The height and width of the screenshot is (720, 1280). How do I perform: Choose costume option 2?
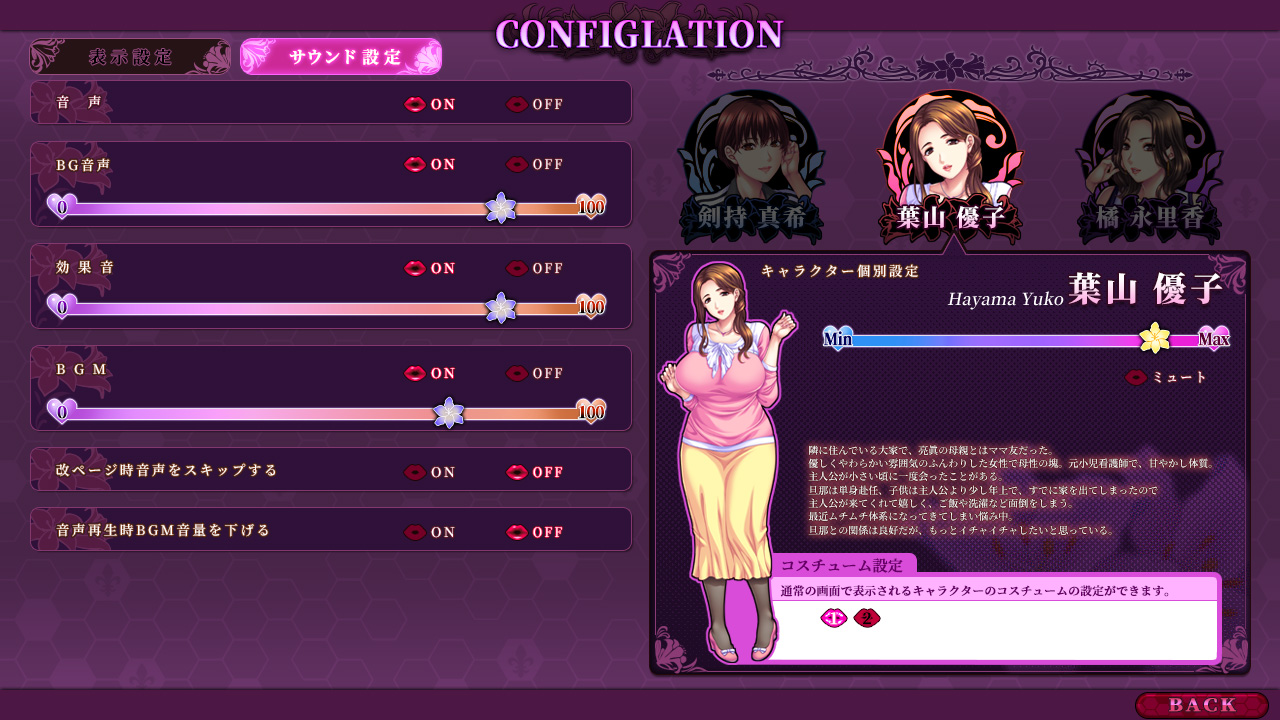tap(867, 618)
